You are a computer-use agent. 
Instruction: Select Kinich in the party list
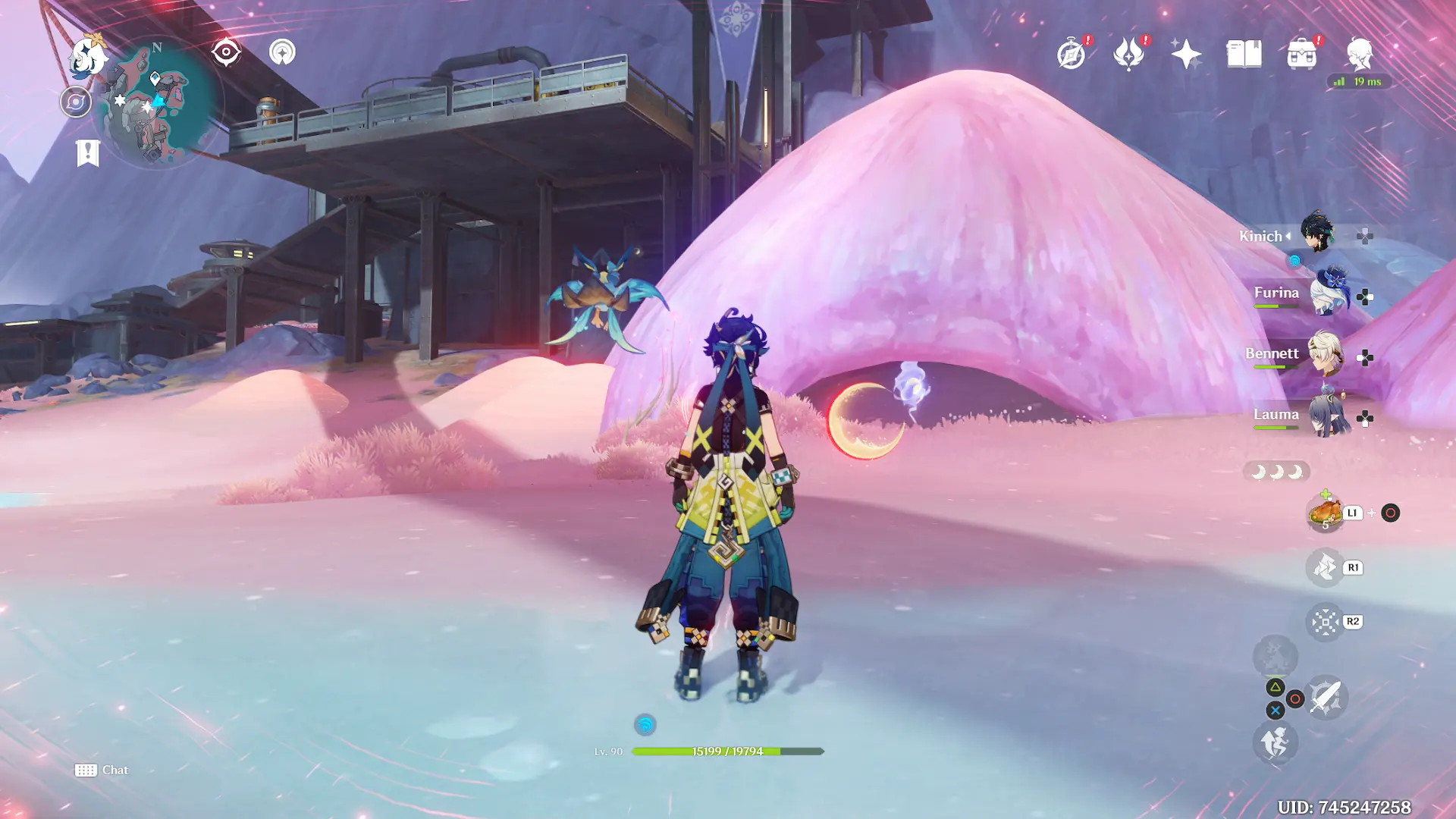coord(1318,234)
